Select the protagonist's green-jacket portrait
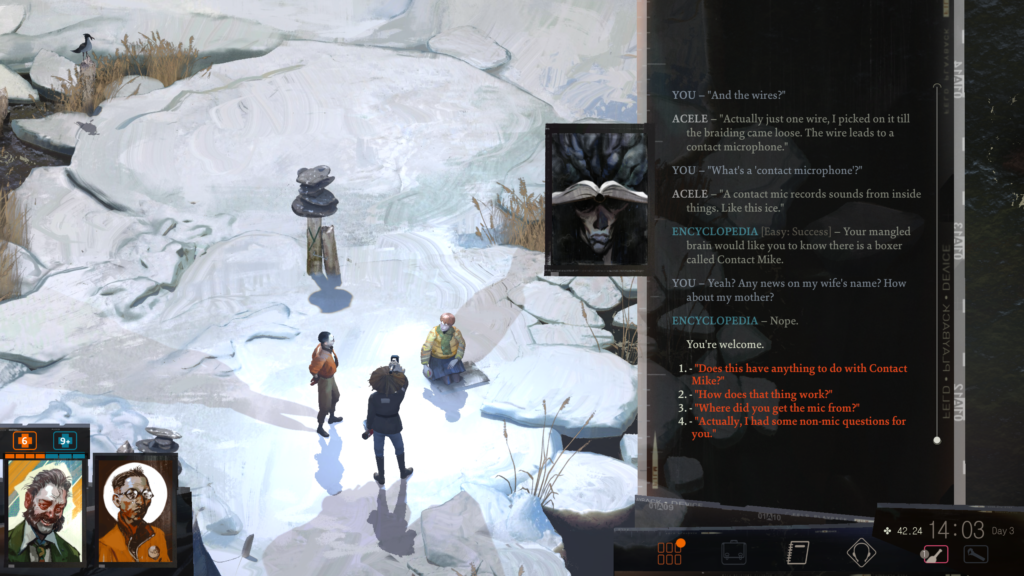Image resolution: width=1024 pixels, height=576 pixels. click(x=44, y=512)
